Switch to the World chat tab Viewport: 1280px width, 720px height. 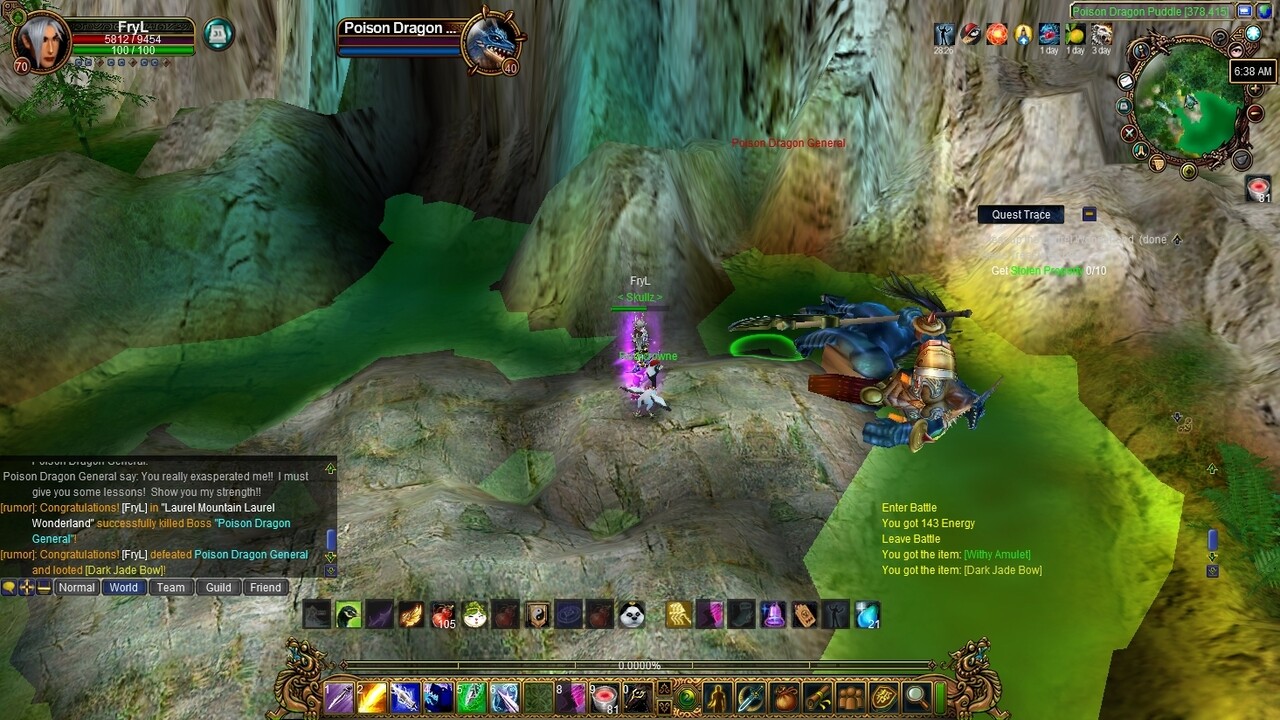click(125, 587)
